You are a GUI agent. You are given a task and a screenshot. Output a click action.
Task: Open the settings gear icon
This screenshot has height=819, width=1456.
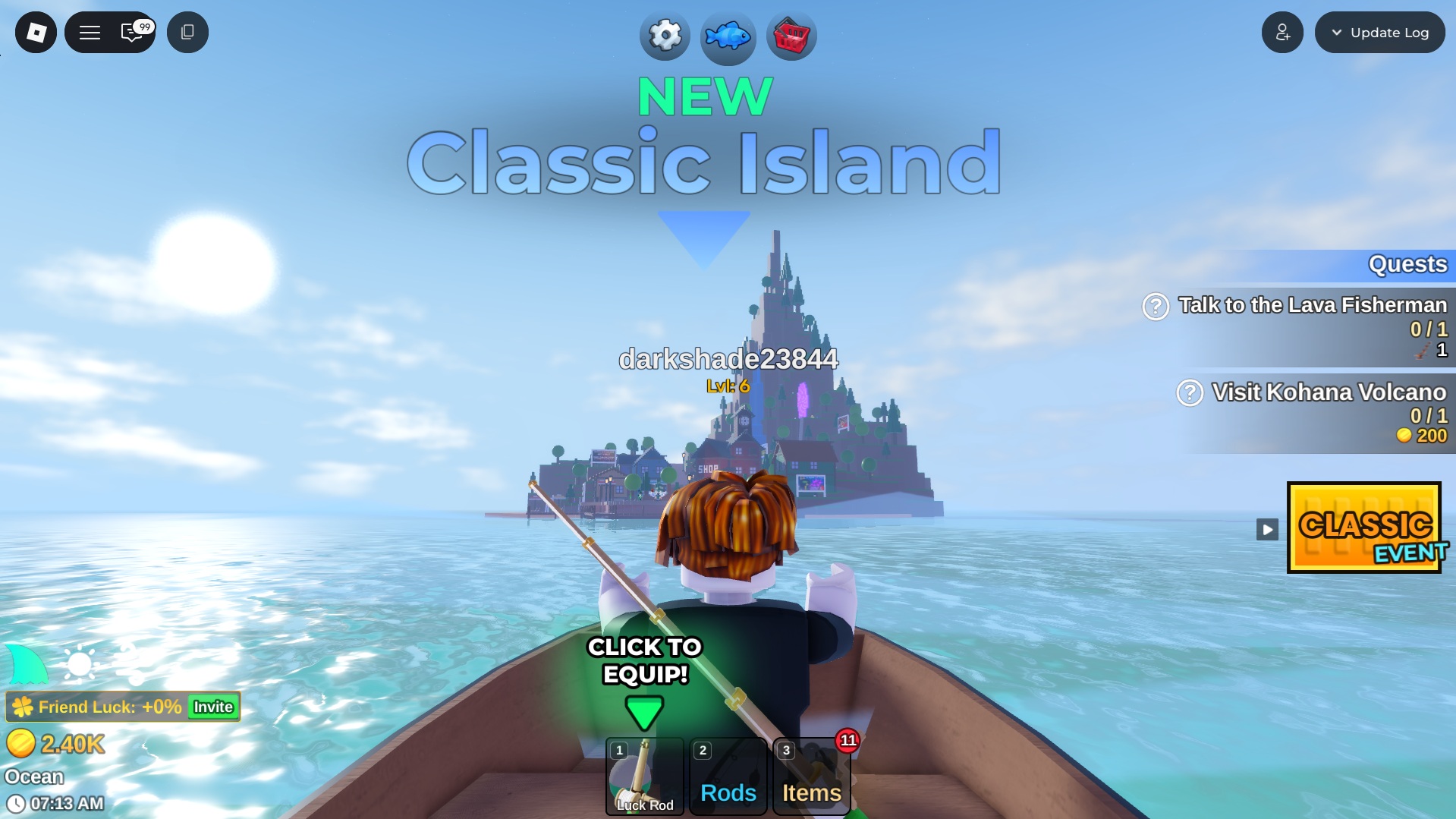(x=663, y=36)
